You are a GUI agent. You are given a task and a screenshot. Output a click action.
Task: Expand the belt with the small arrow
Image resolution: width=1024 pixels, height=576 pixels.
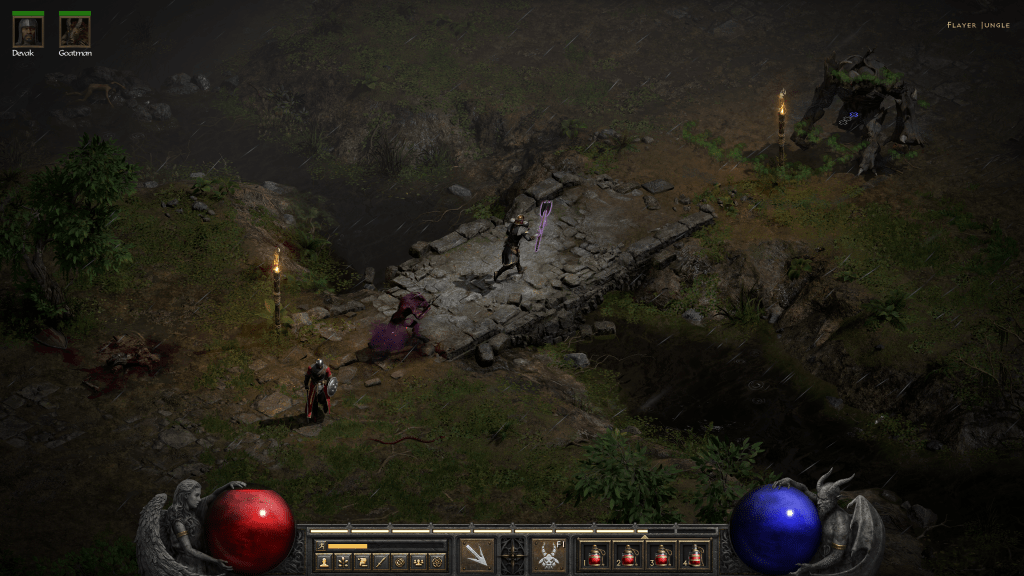[643, 536]
